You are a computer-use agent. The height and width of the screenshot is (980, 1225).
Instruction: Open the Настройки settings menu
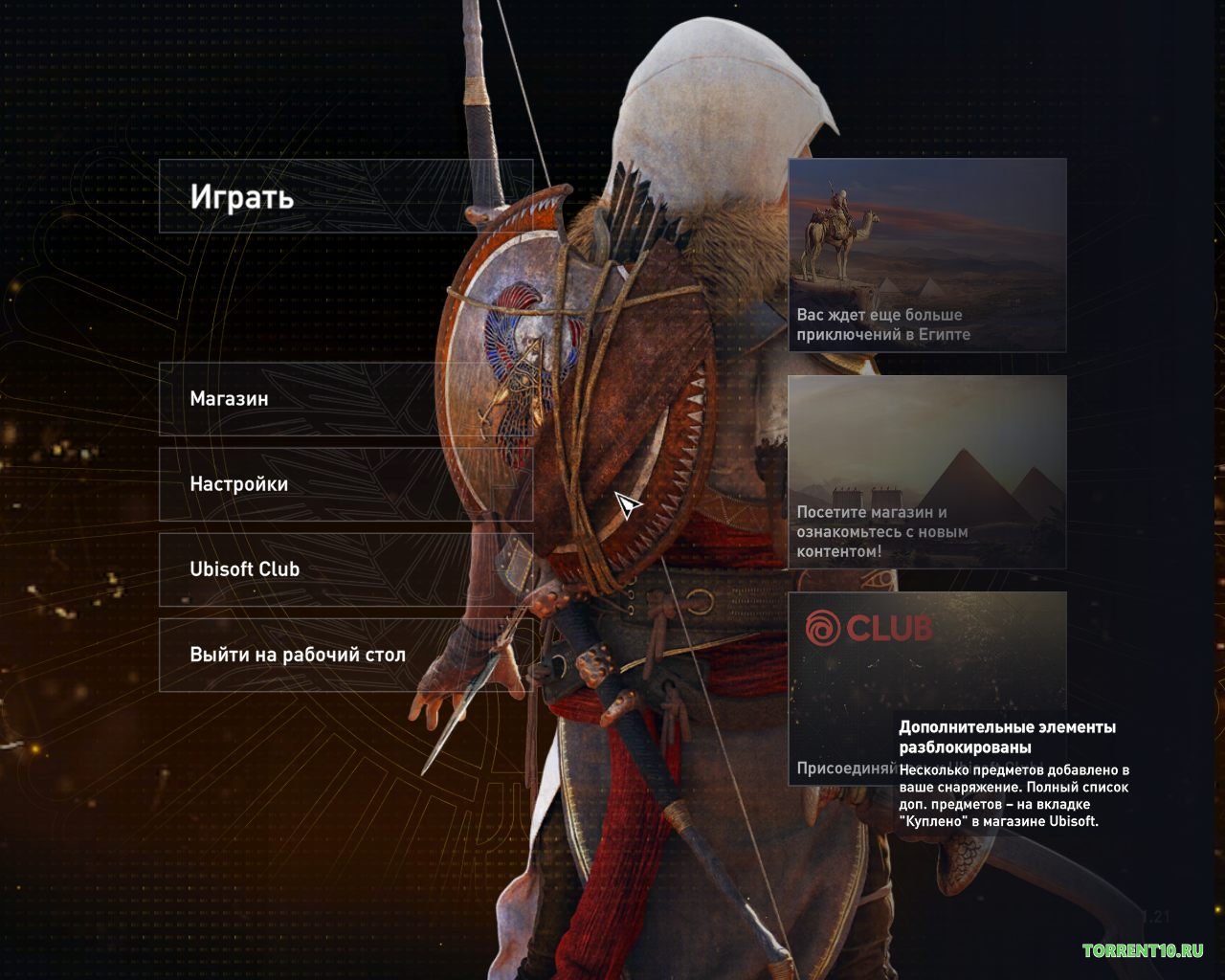click(x=345, y=484)
